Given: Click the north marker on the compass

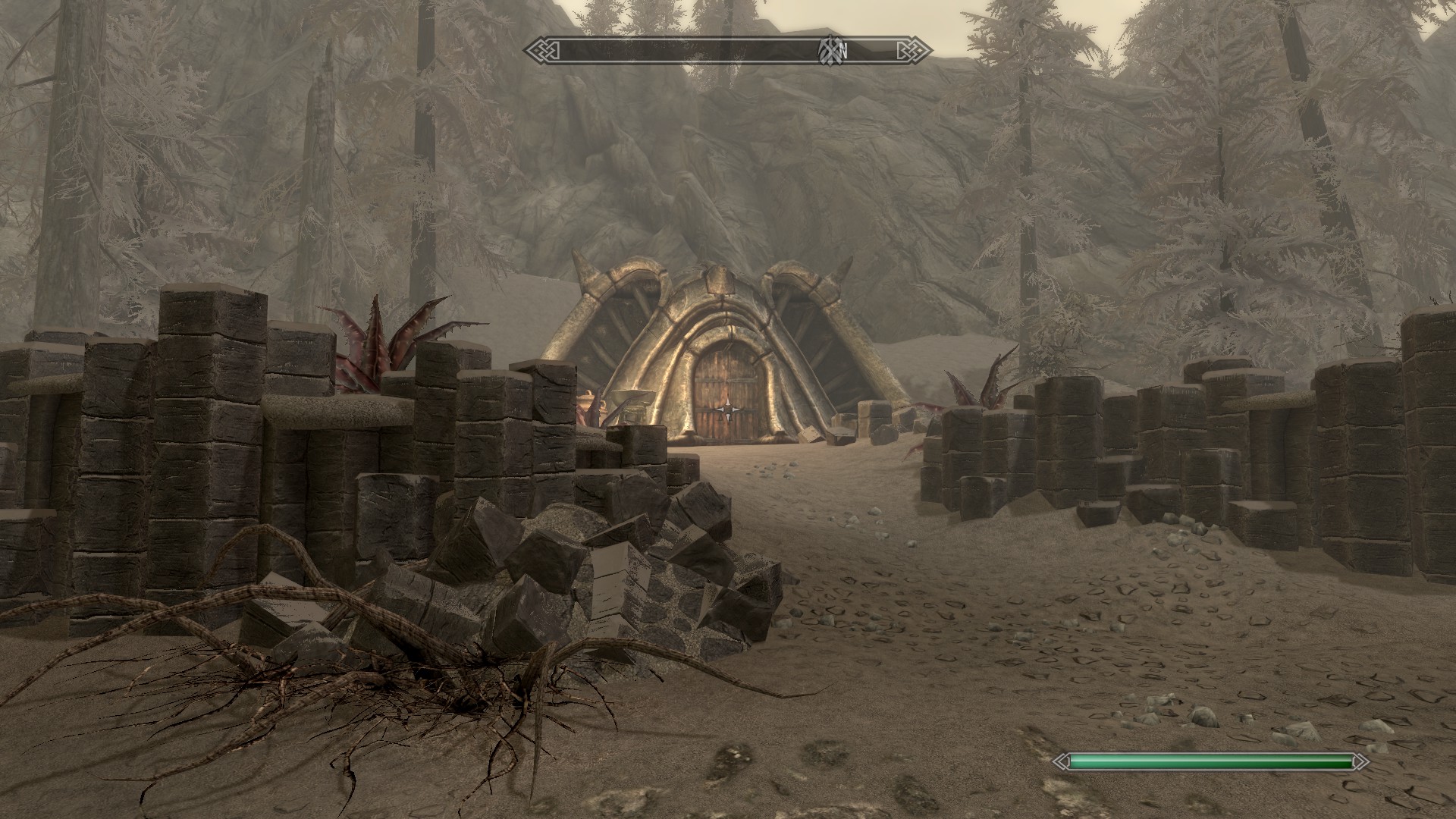Looking at the screenshot, I should [842, 51].
